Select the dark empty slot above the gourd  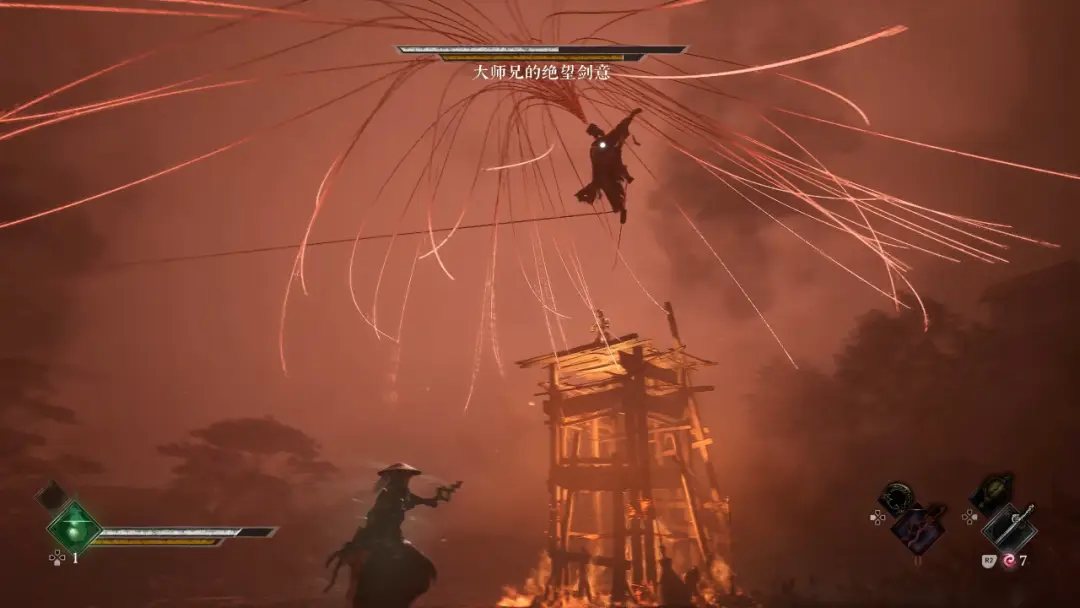52,495
